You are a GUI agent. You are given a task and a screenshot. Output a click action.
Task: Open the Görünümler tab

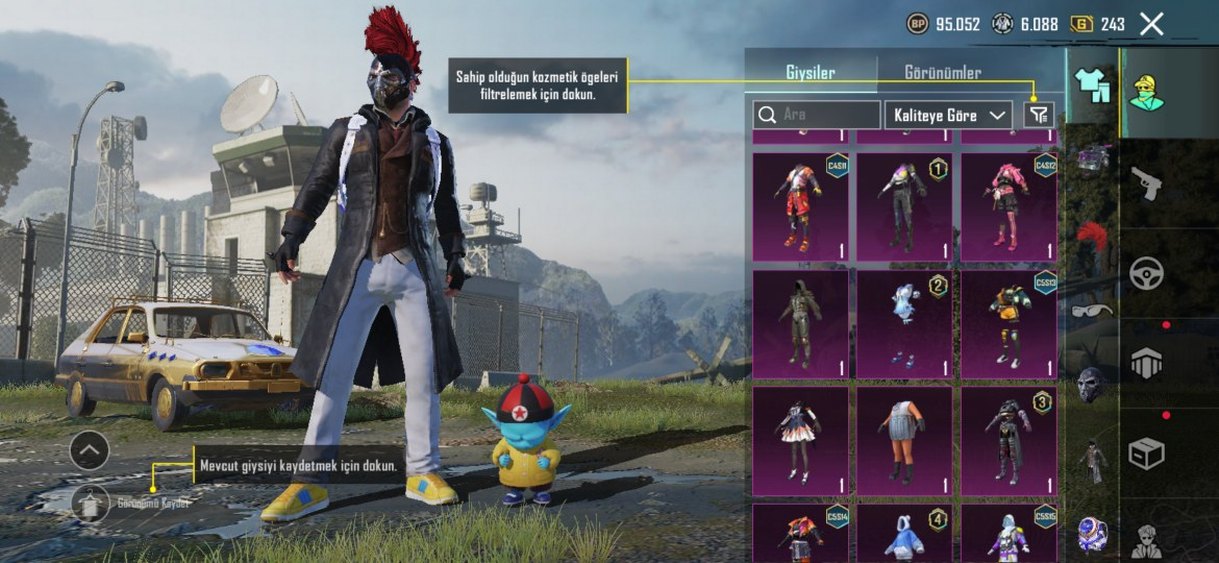click(x=942, y=73)
